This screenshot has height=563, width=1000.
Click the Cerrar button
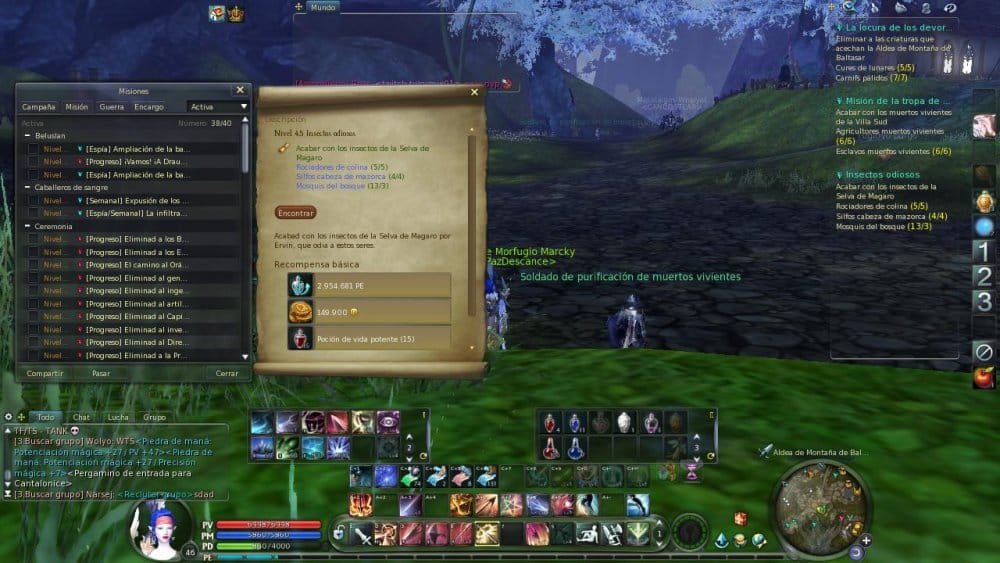(227, 373)
